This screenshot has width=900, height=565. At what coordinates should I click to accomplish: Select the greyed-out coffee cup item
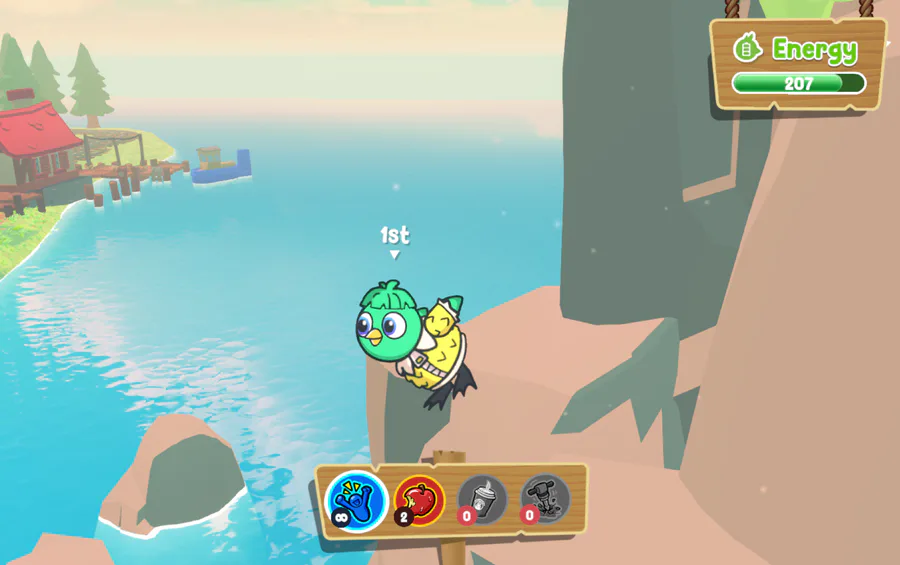coord(483,499)
